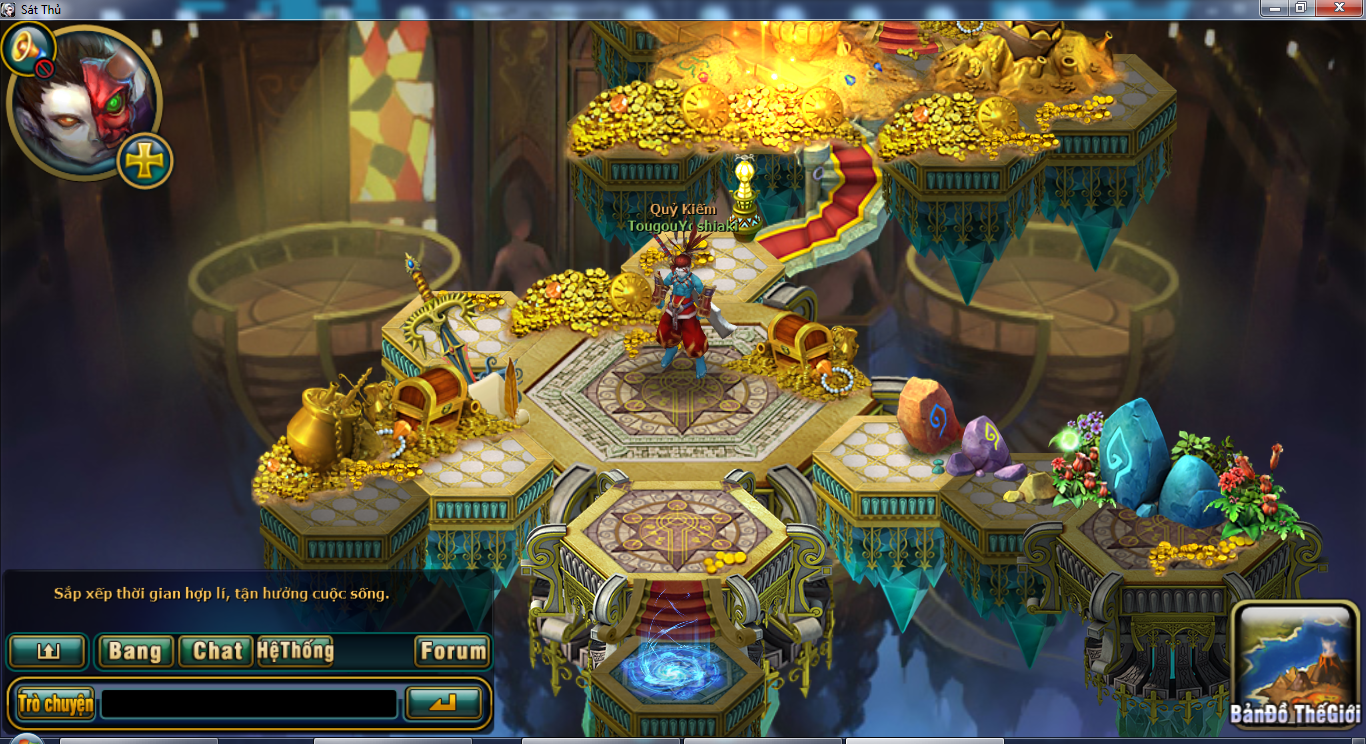
Task: Click the arrow-in-box icon beside Bang button
Action: (47, 652)
